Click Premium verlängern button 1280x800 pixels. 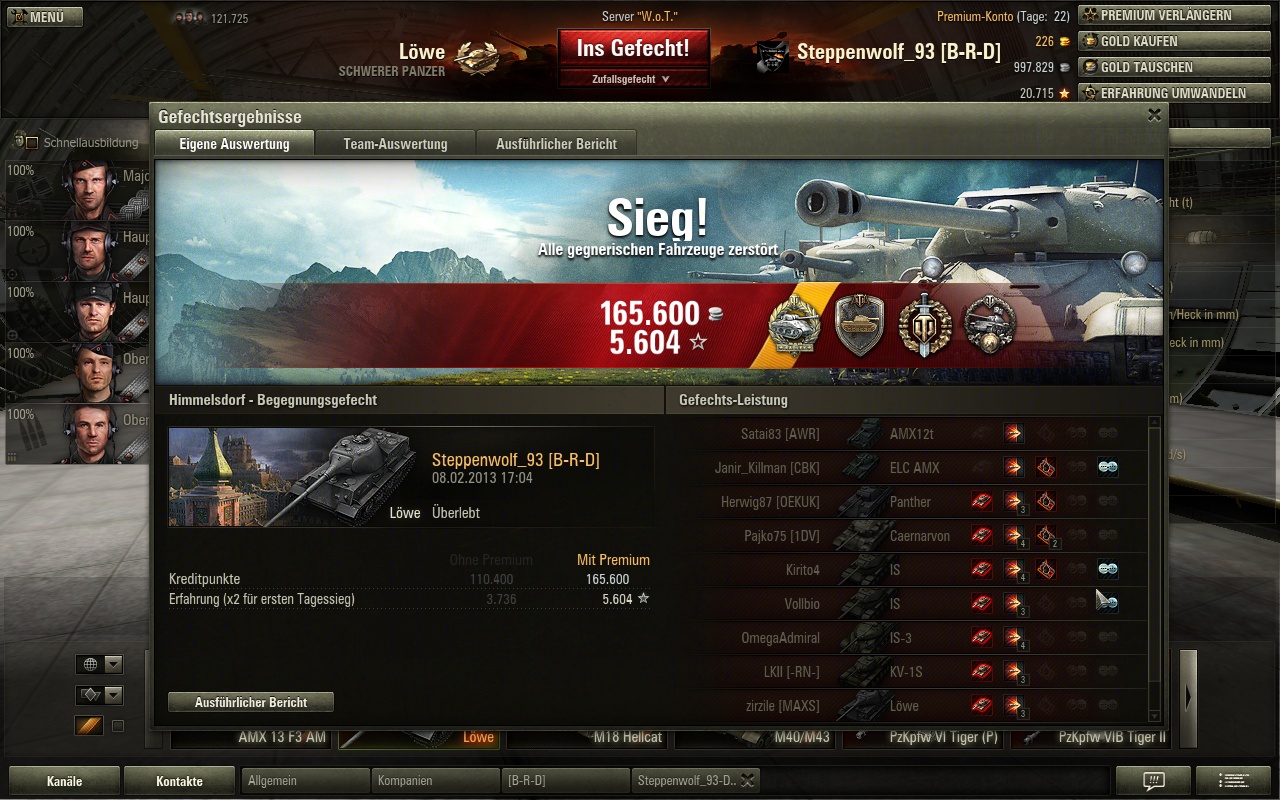coord(1162,16)
